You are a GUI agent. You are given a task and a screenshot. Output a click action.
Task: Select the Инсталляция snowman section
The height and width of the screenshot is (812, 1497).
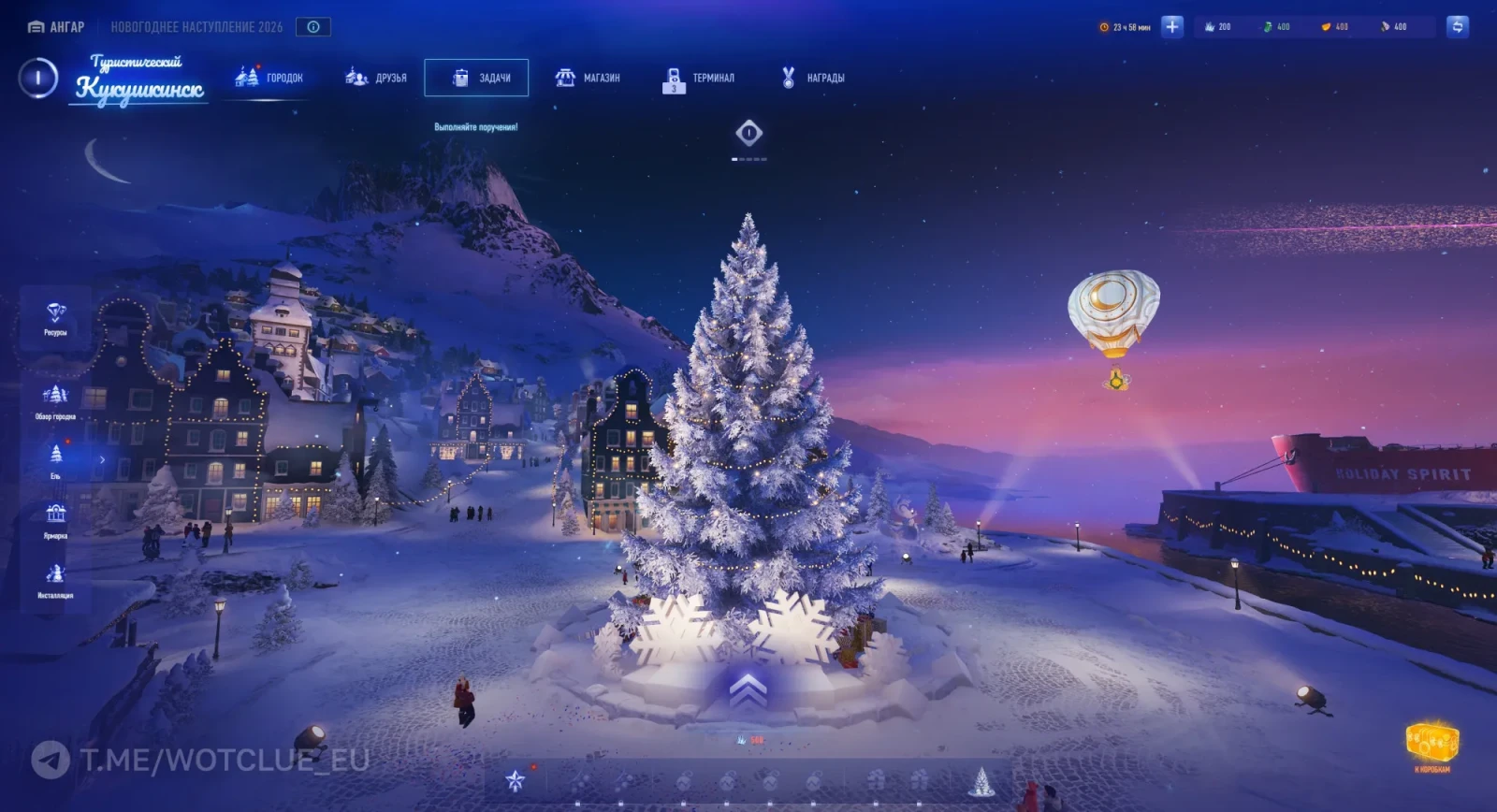55,579
